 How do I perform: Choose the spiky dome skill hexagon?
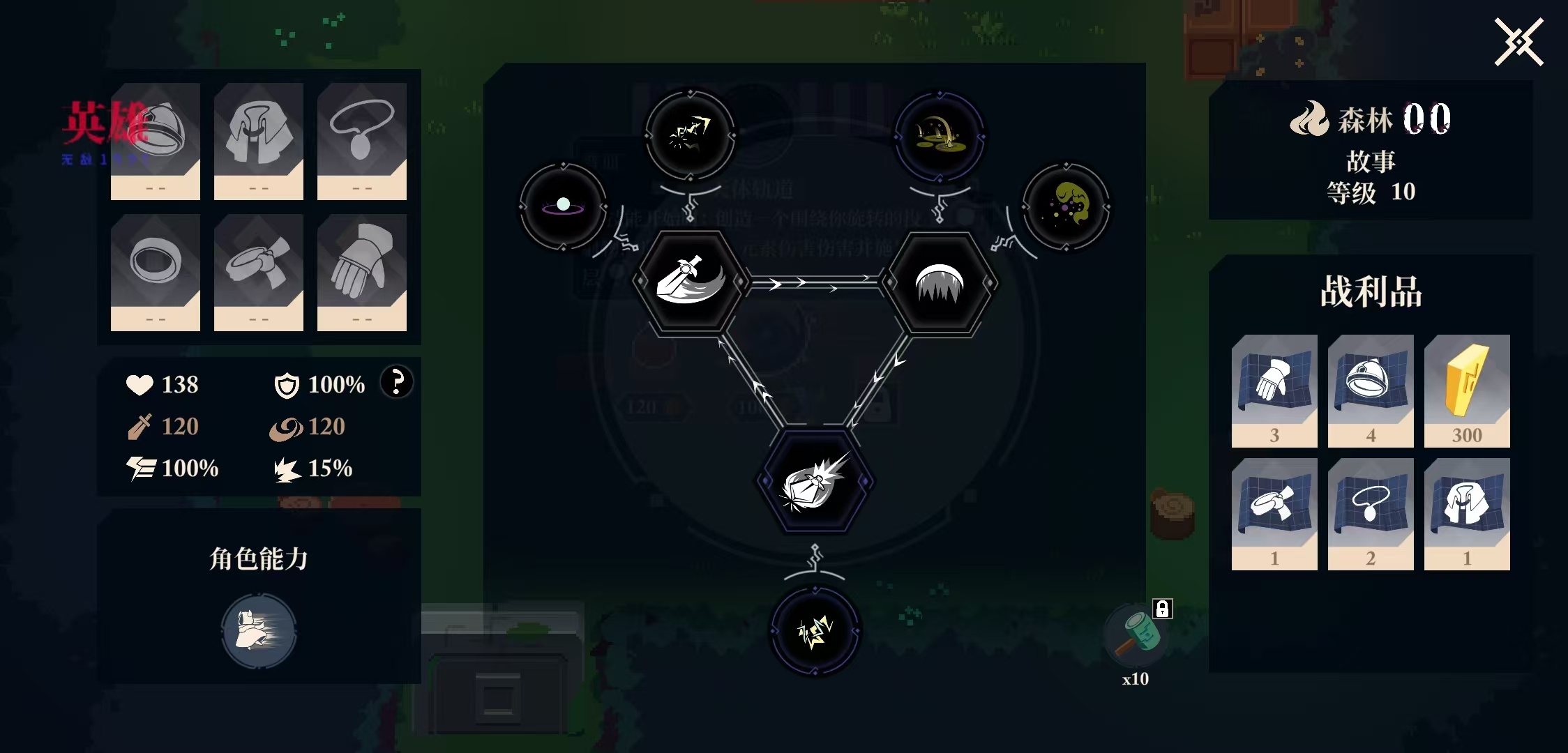click(940, 282)
